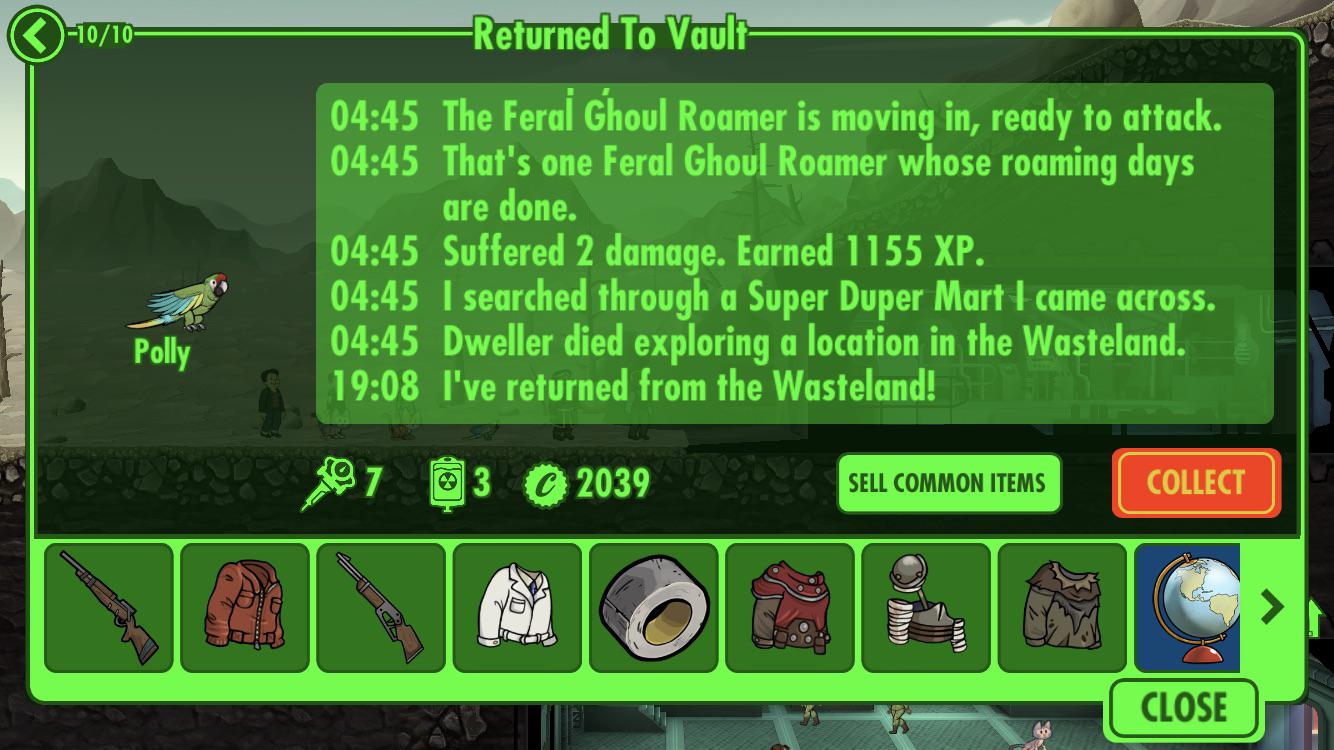Select the lab coat loot icon
The width and height of the screenshot is (1334, 750).
[x=517, y=606]
